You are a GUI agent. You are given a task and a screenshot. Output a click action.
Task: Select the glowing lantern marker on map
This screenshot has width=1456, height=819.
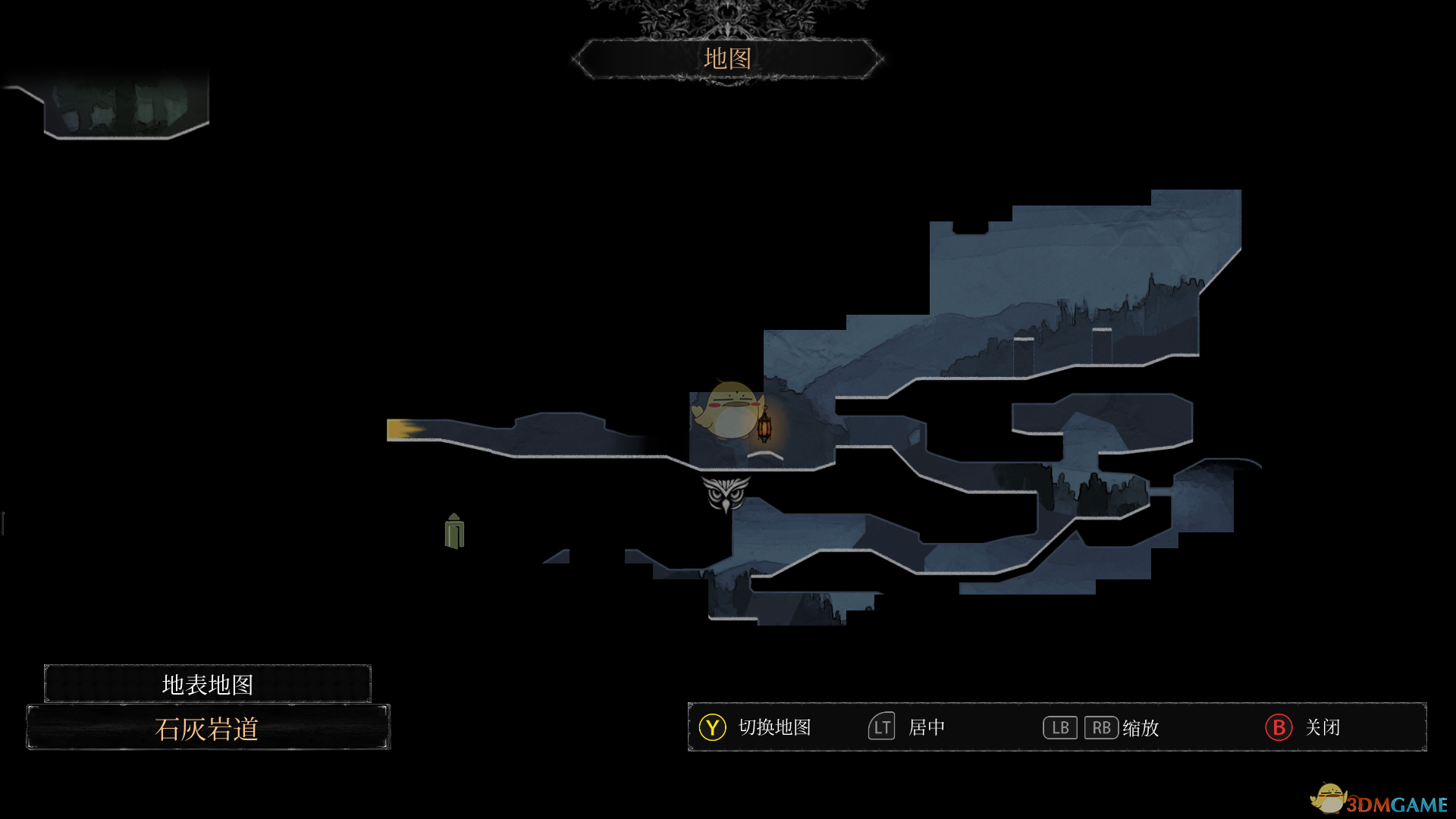tap(764, 425)
